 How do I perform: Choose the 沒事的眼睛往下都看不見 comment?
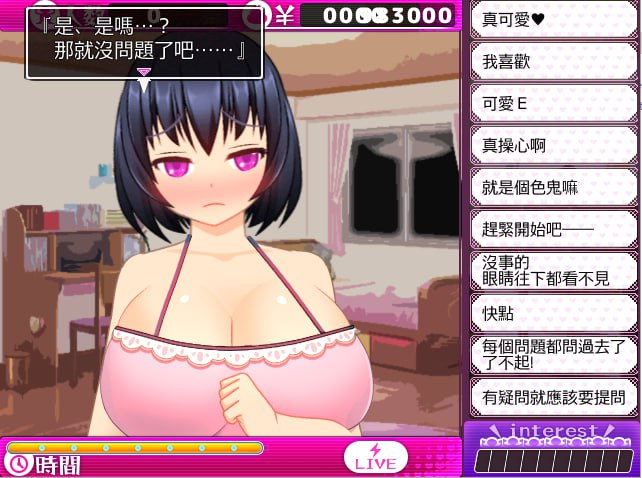tap(553, 271)
